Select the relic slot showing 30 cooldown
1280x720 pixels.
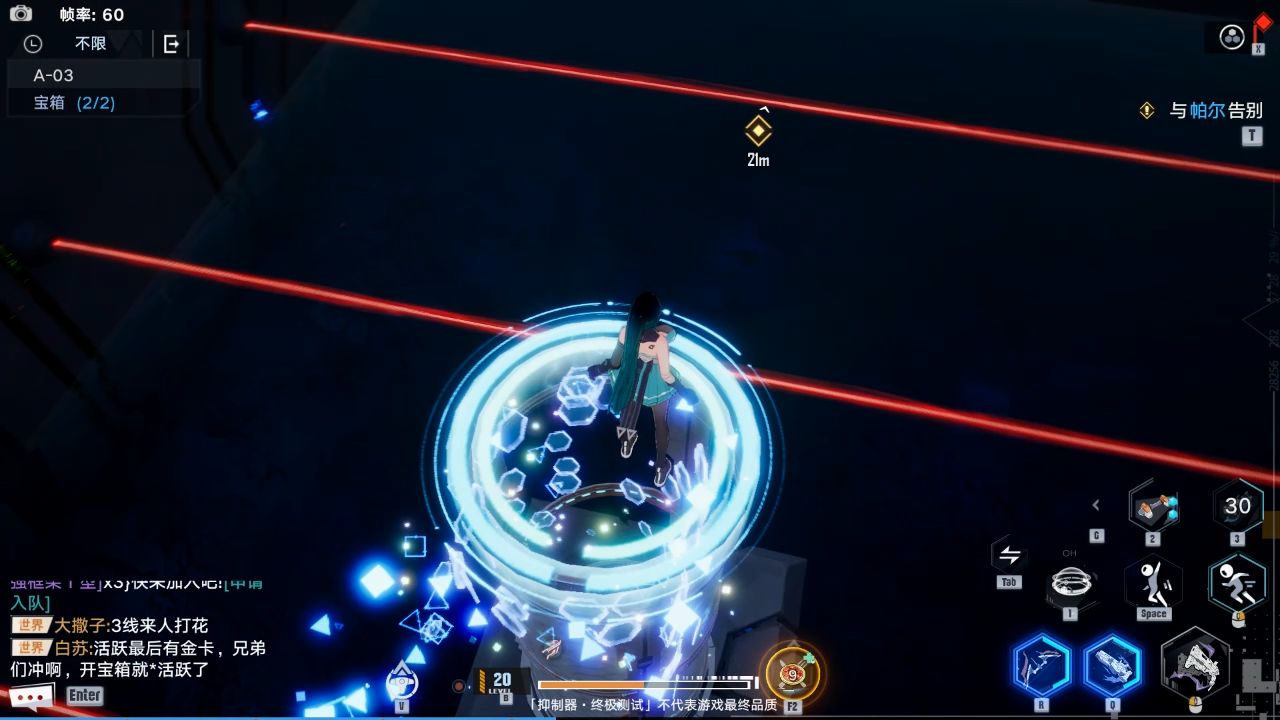pos(1237,507)
